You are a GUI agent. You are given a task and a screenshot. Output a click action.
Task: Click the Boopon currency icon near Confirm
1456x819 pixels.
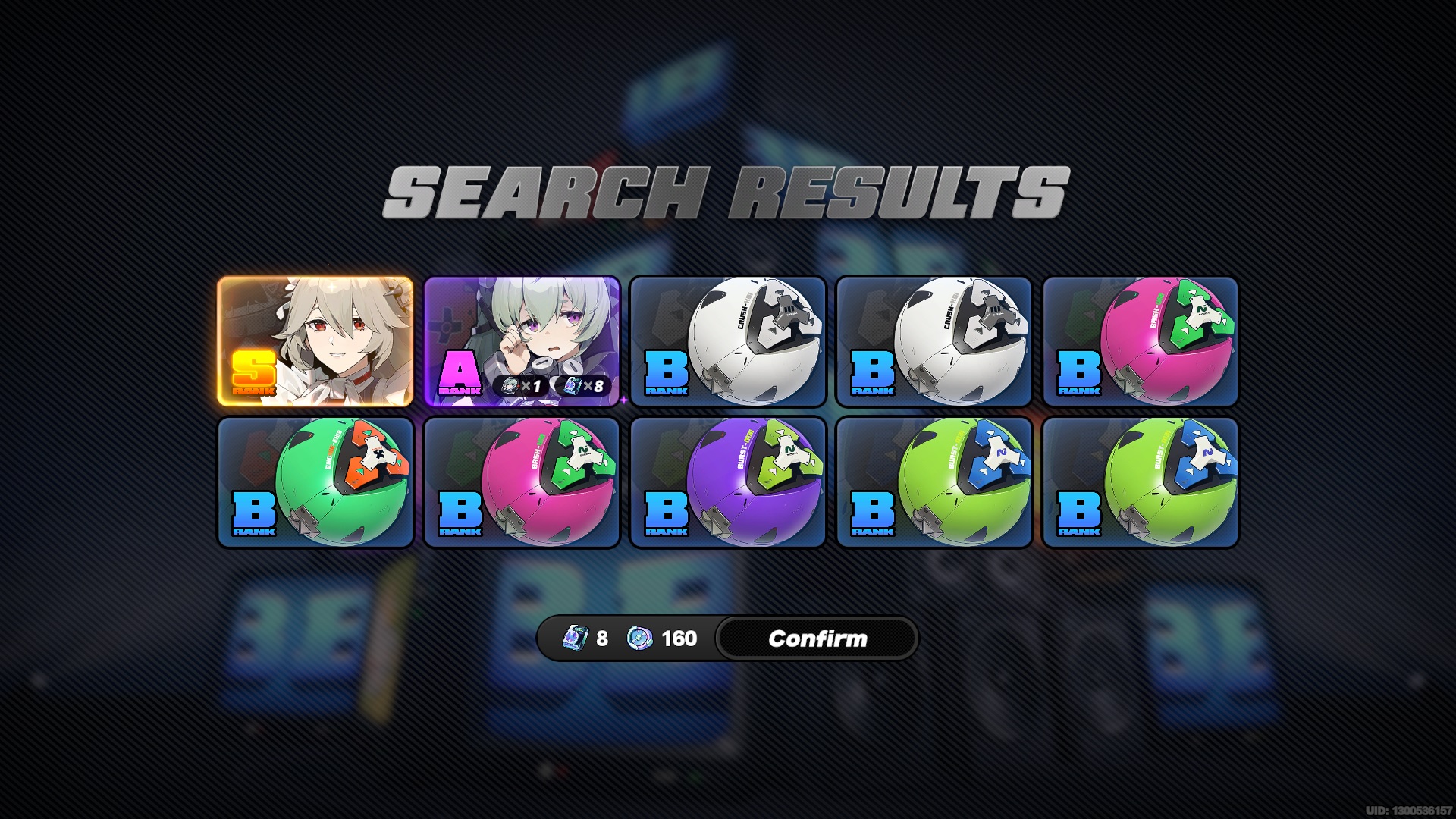pyautogui.click(x=575, y=639)
